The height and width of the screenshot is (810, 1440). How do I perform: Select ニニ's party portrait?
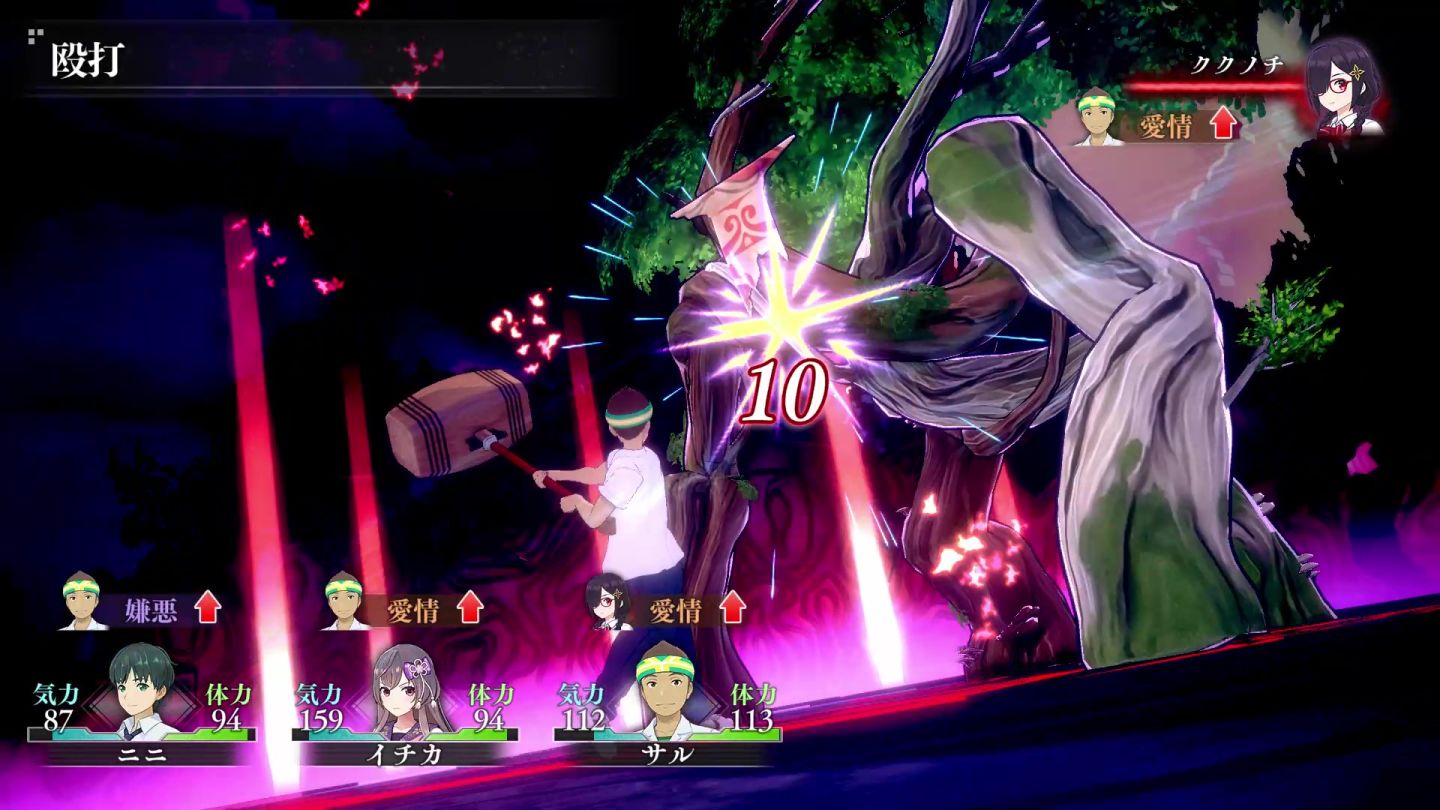coord(141,690)
